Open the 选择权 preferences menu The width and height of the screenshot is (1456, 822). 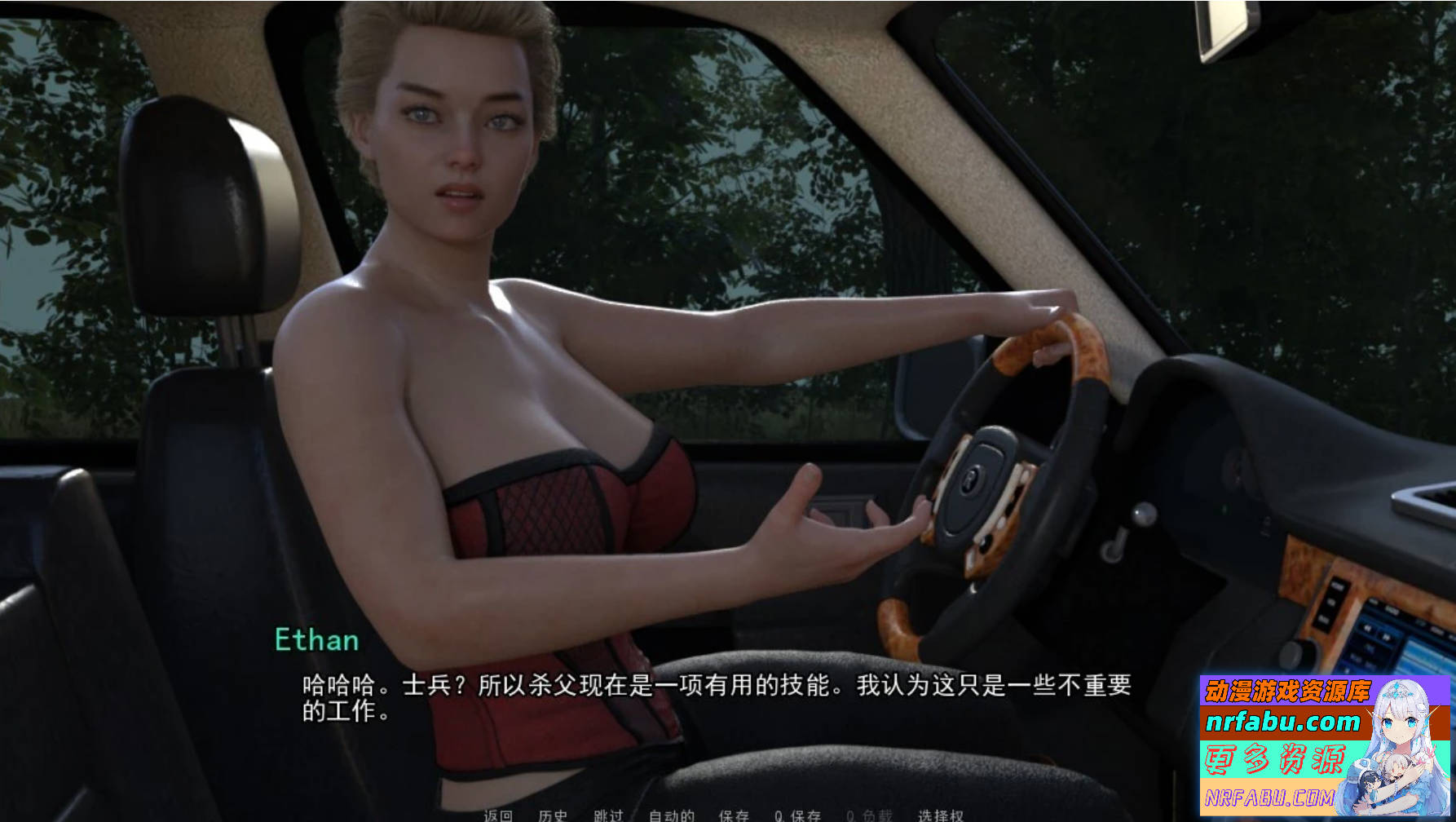click(x=939, y=814)
